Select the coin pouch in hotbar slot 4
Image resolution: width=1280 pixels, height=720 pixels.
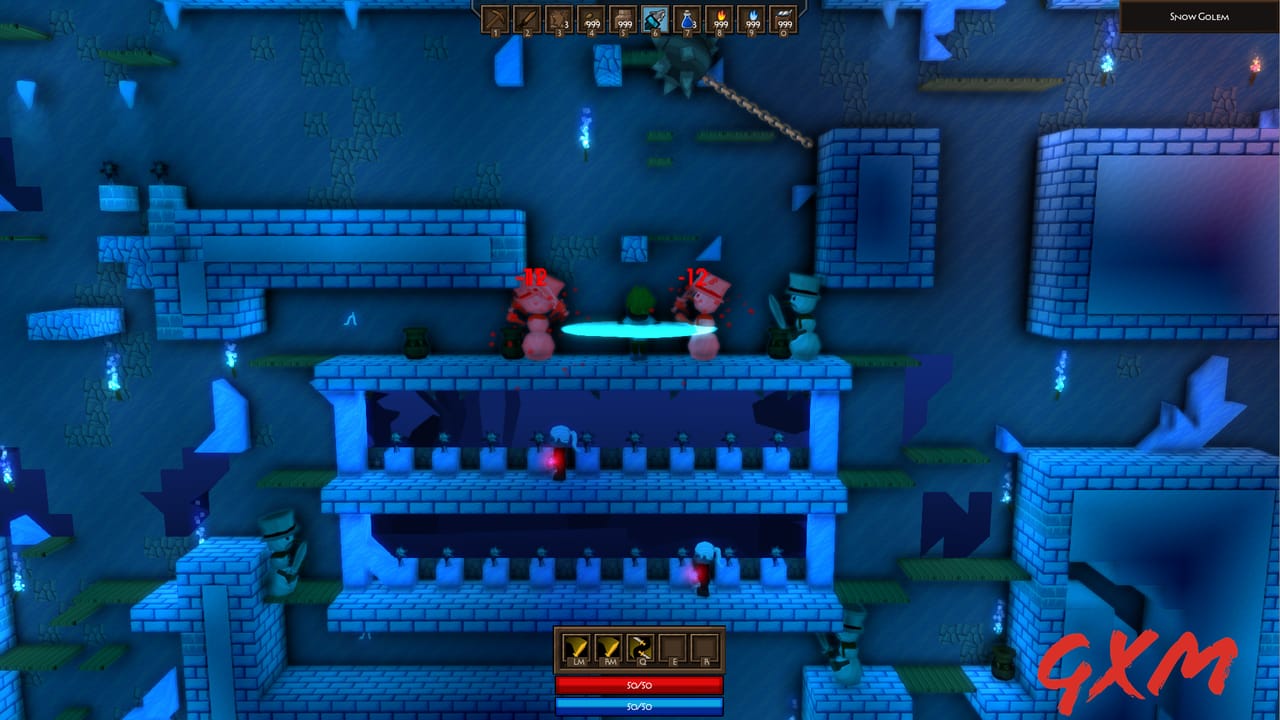(591, 17)
